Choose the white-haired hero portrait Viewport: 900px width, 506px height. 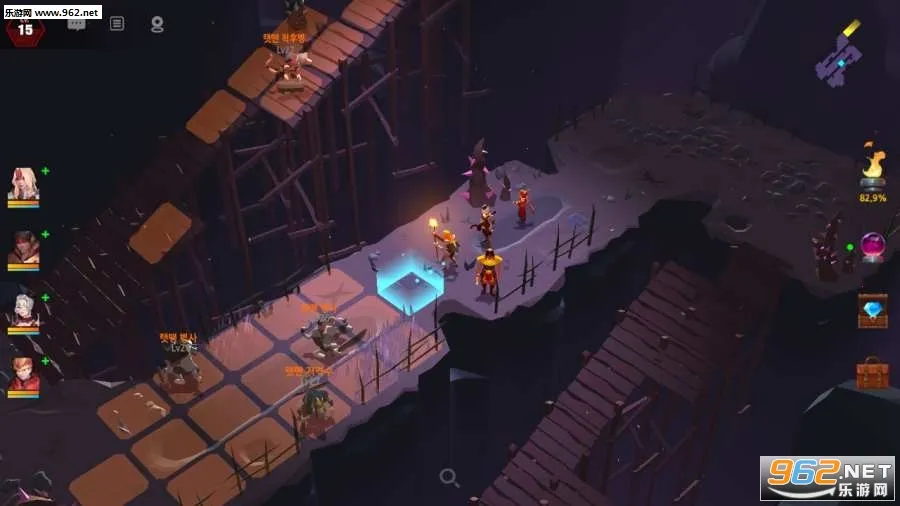coord(23,312)
